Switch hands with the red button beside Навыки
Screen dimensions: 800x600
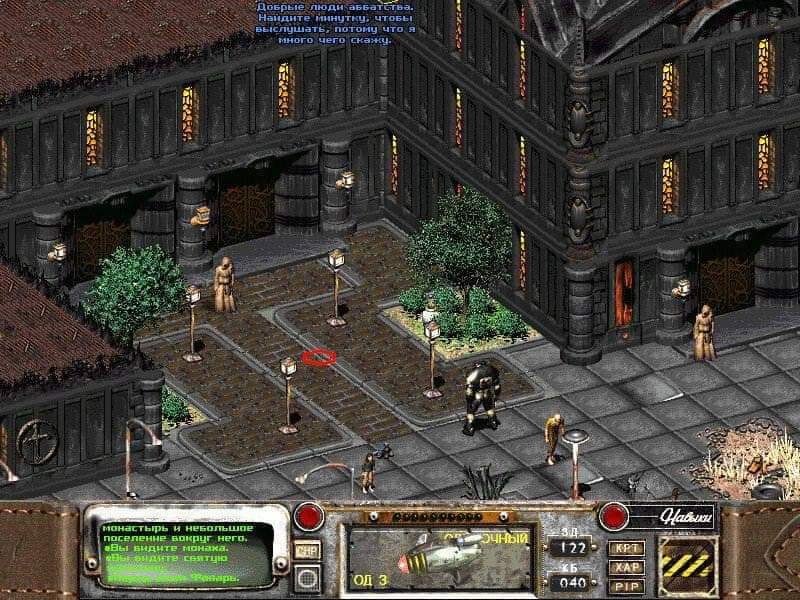[612, 517]
